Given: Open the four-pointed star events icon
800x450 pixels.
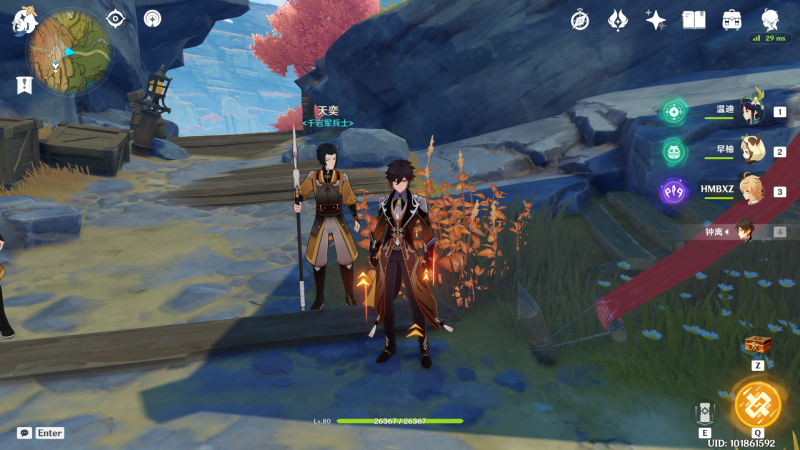Looking at the screenshot, I should pyautogui.click(x=656, y=20).
